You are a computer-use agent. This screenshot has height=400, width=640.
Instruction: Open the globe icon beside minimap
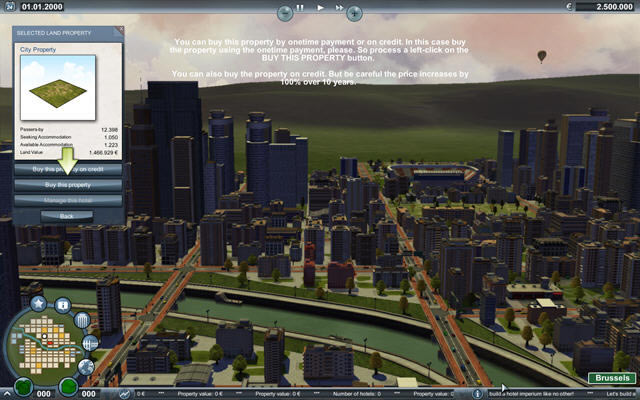tap(86, 366)
